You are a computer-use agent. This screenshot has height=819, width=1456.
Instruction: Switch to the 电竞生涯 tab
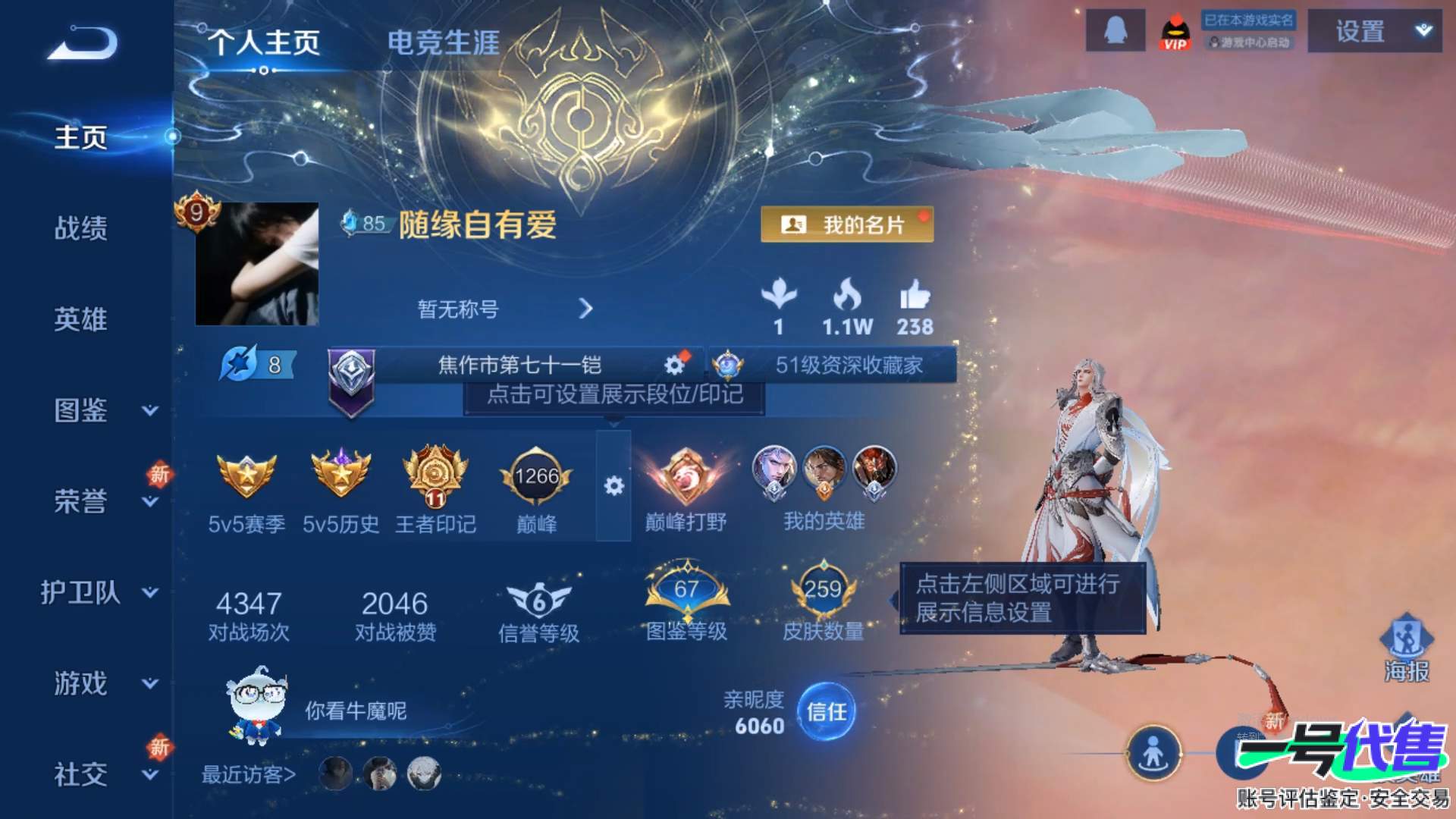[443, 44]
